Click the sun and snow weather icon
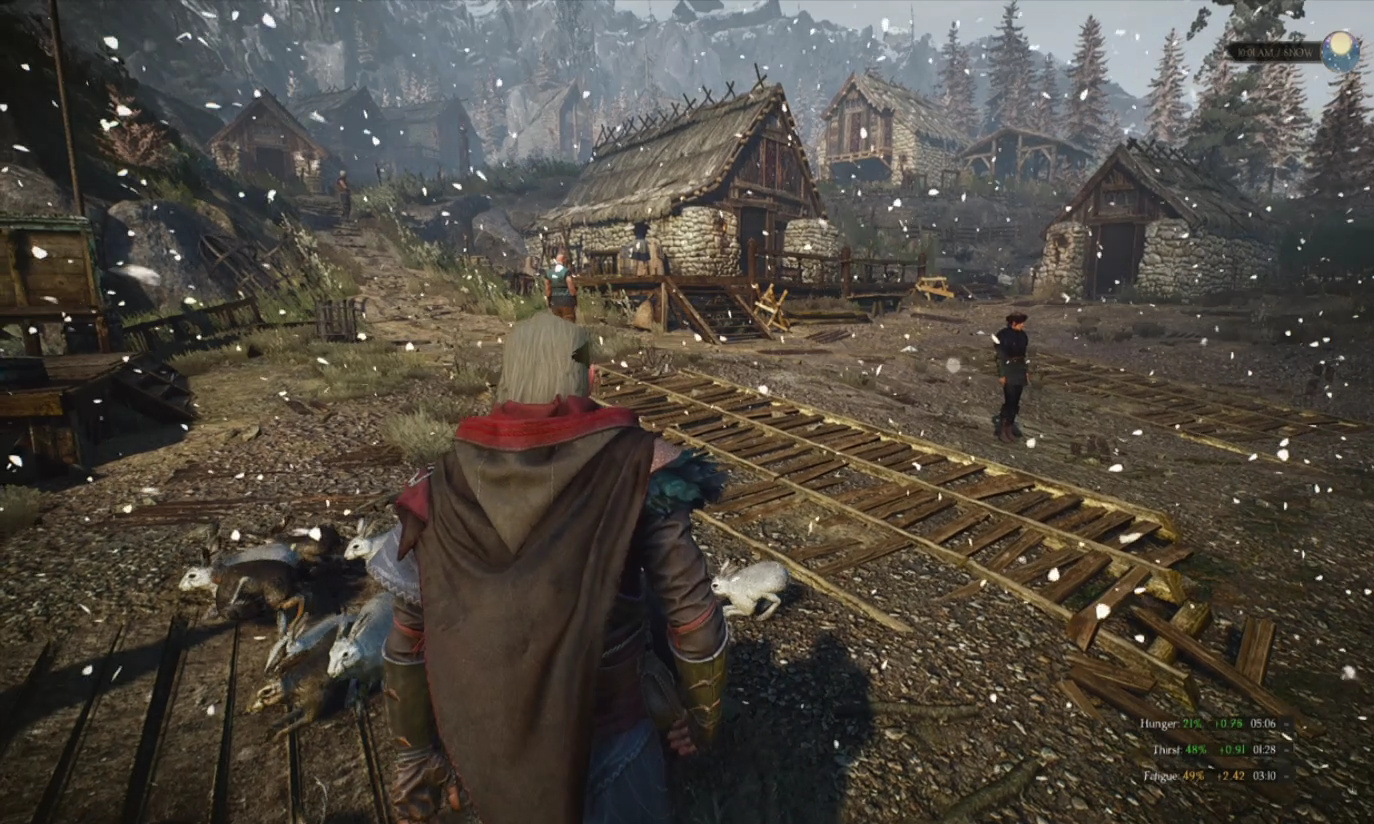The height and width of the screenshot is (824, 1374). [x=1340, y=51]
